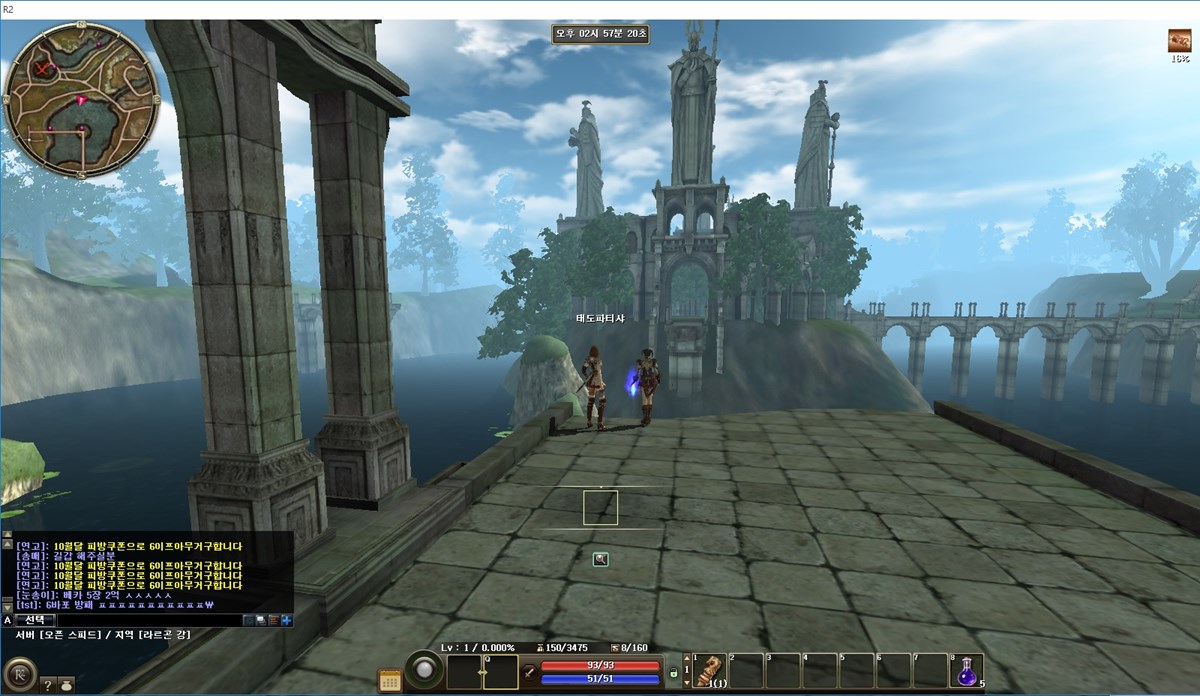Click the magnifier icon on the ground tile
Screen dimensions: 1200x696
click(x=600, y=559)
